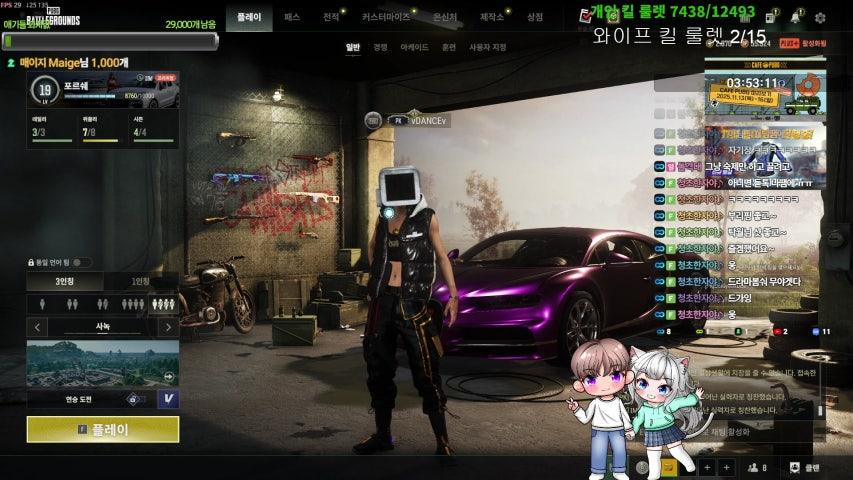Open the 제작소 tab
The image size is (853, 480).
point(492,17)
